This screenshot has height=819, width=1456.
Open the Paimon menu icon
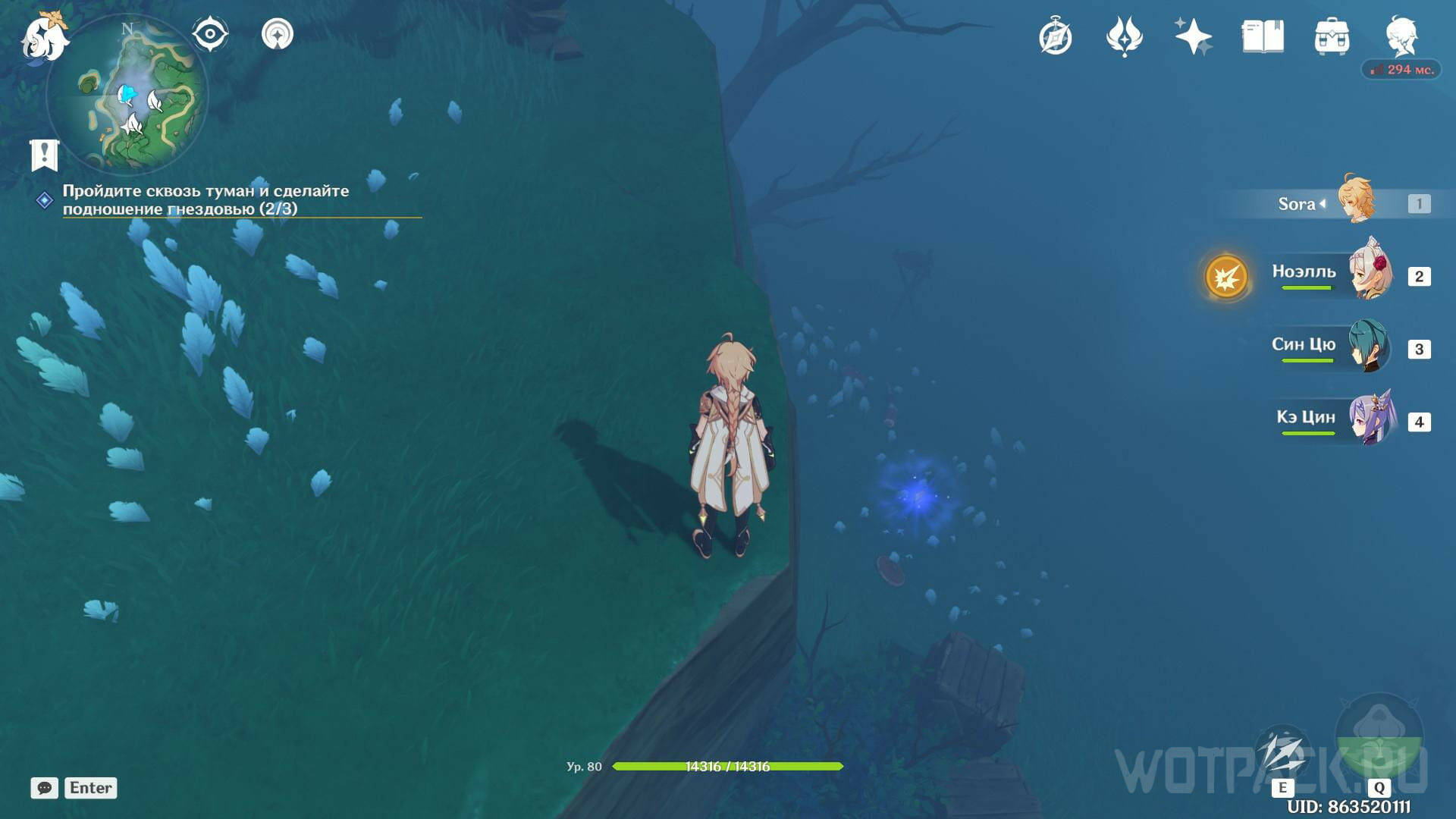pos(44,36)
